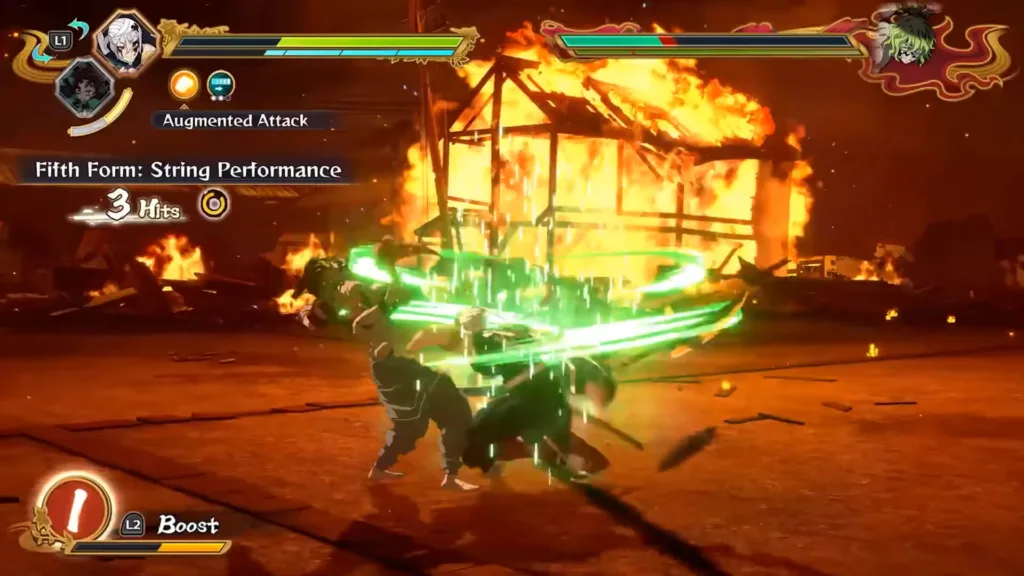Activate the orange Augmented Attack icon
The width and height of the screenshot is (1024, 576).
(x=185, y=86)
